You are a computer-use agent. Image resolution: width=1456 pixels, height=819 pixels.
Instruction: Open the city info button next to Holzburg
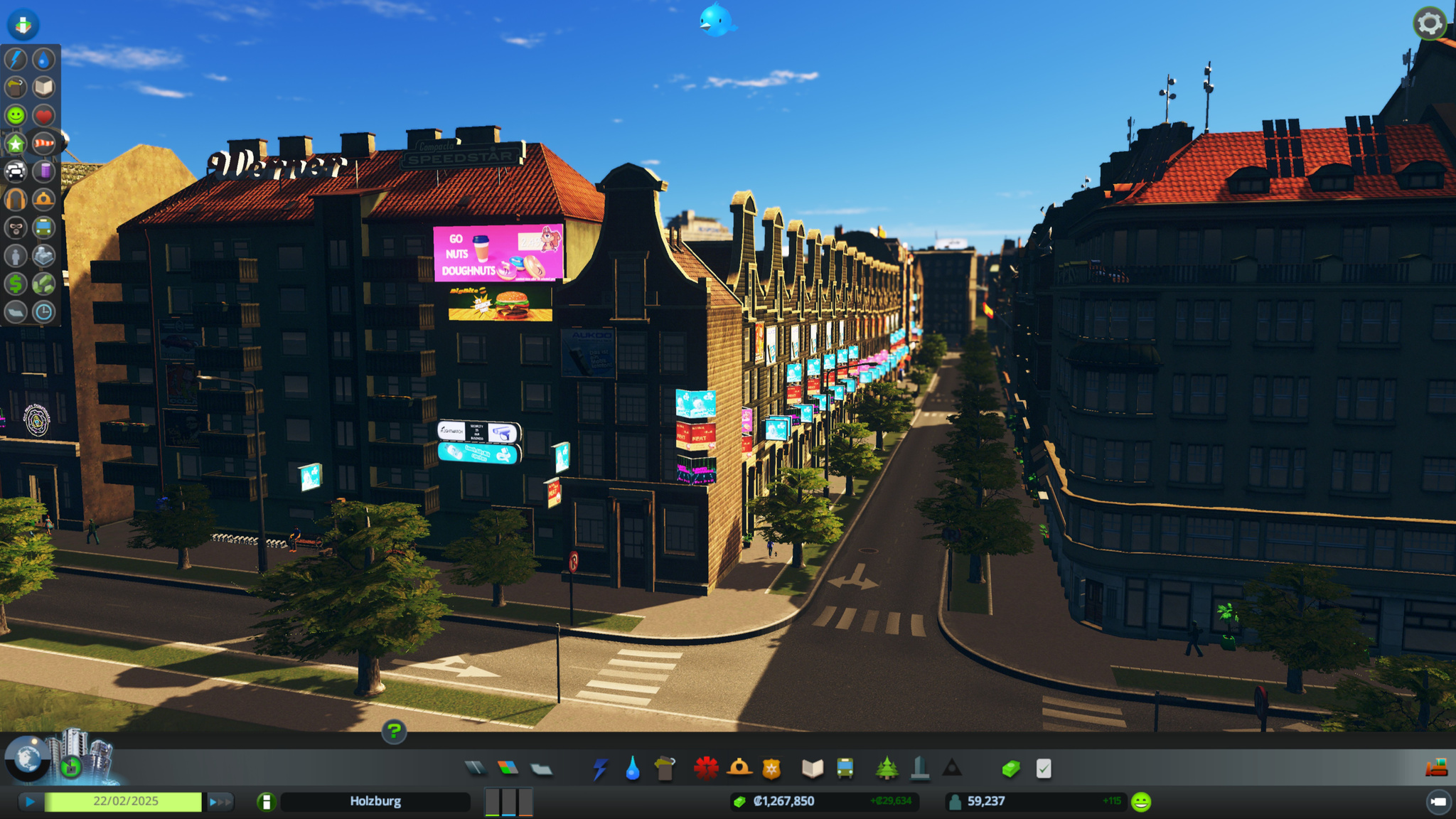click(267, 802)
